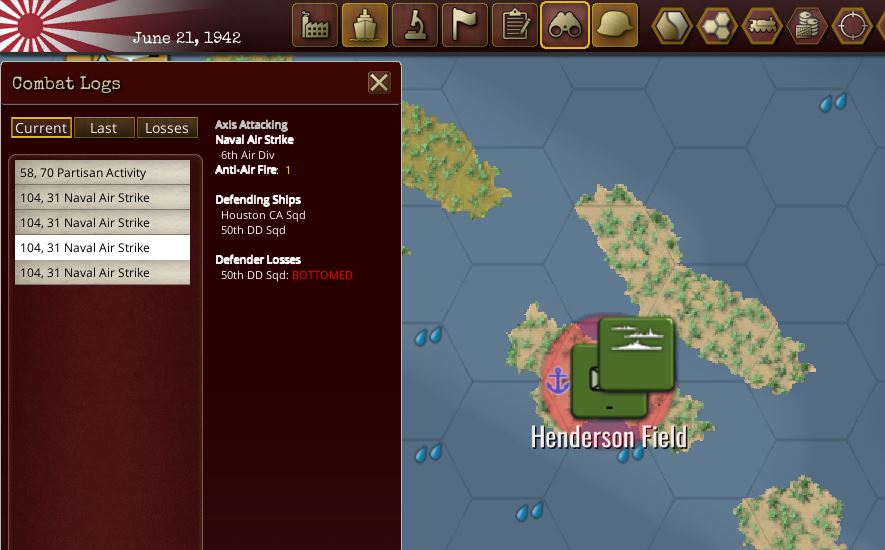
Task: Click the flag icon in the toolbar
Action: click(465, 25)
